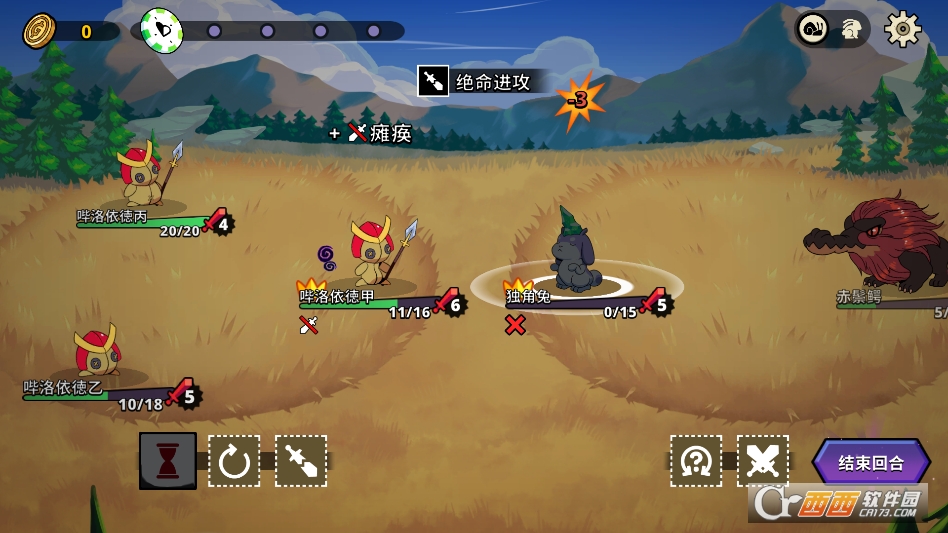Activate the sword attack skill

point(301,461)
